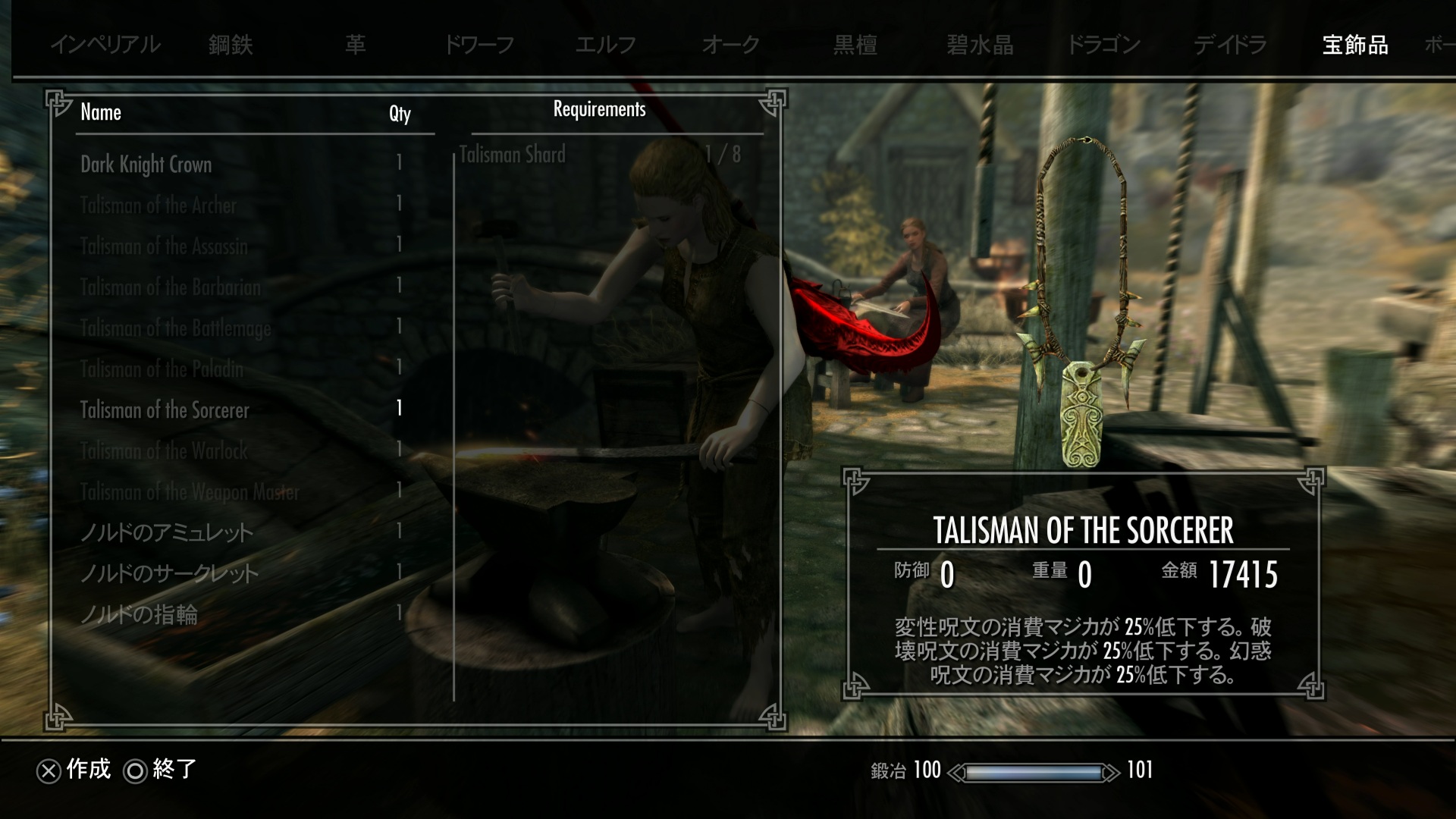
Task: Open the 鋼鉄 crafting category
Action: click(x=231, y=45)
